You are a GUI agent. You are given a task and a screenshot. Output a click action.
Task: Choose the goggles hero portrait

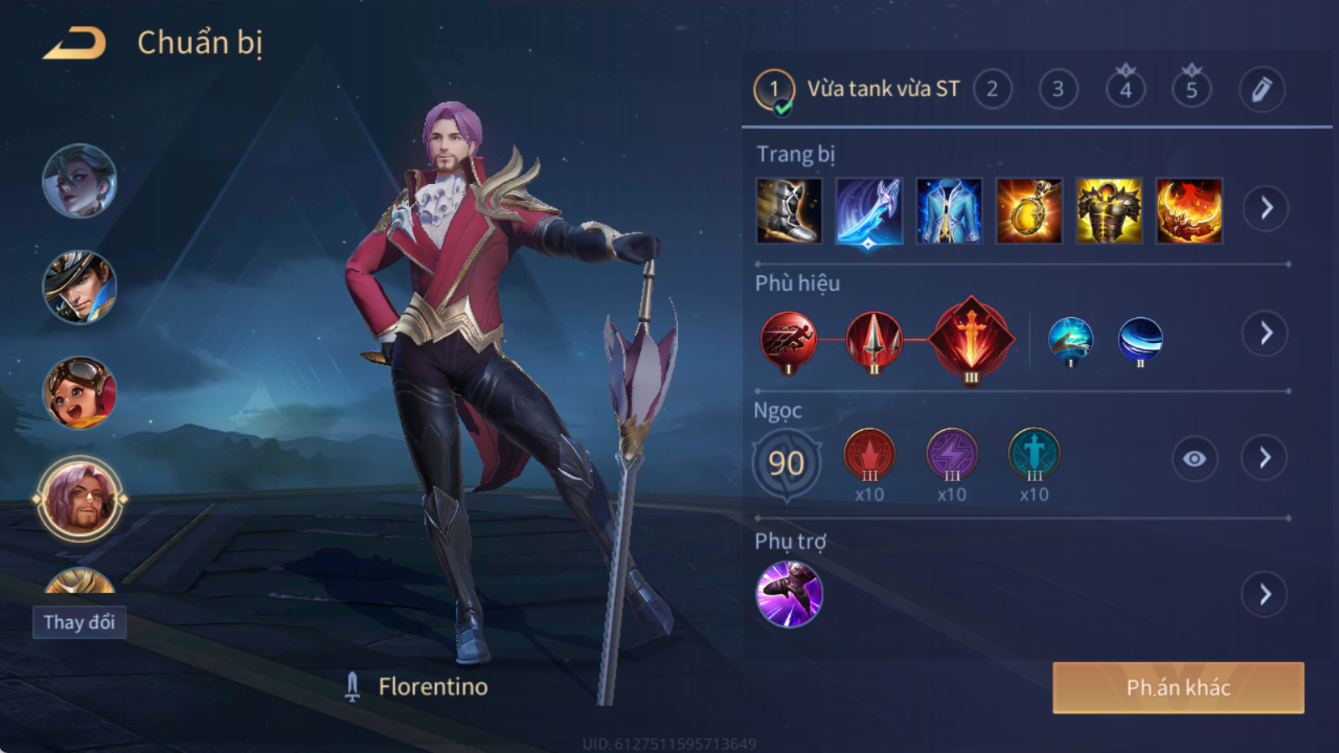tap(79, 392)
